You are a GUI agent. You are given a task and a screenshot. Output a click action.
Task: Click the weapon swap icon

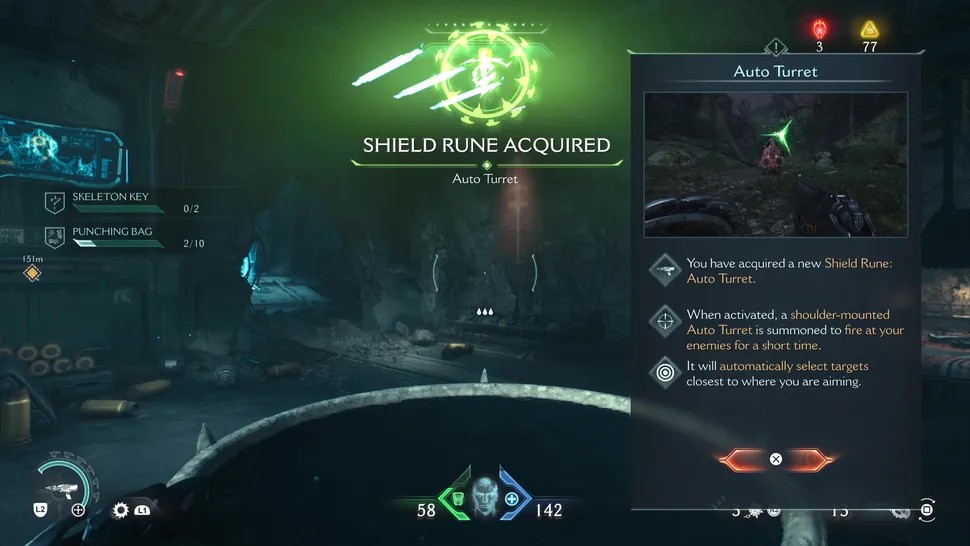click(78, 510)
